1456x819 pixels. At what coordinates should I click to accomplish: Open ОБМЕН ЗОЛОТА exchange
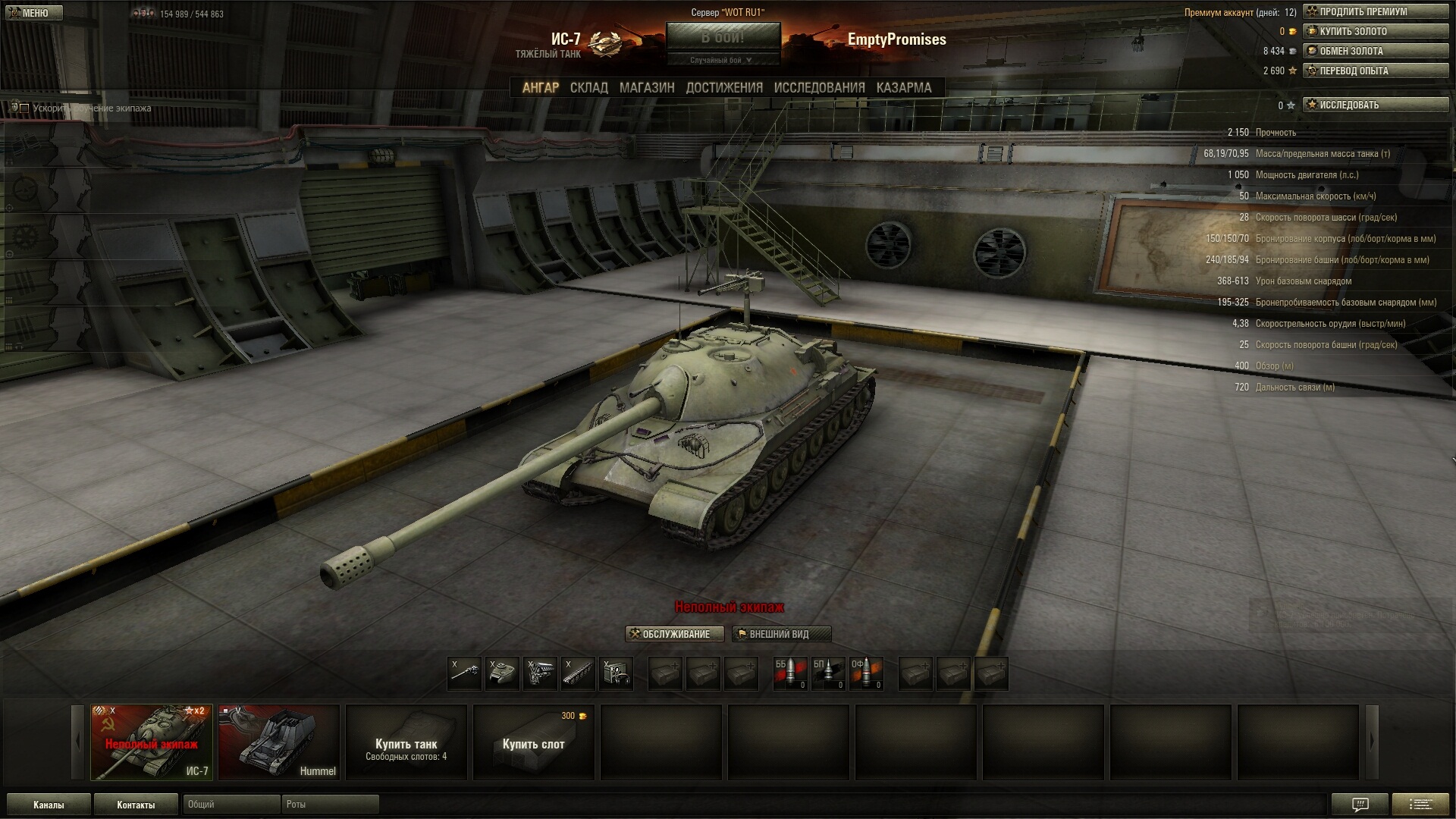pos(1375,51)
